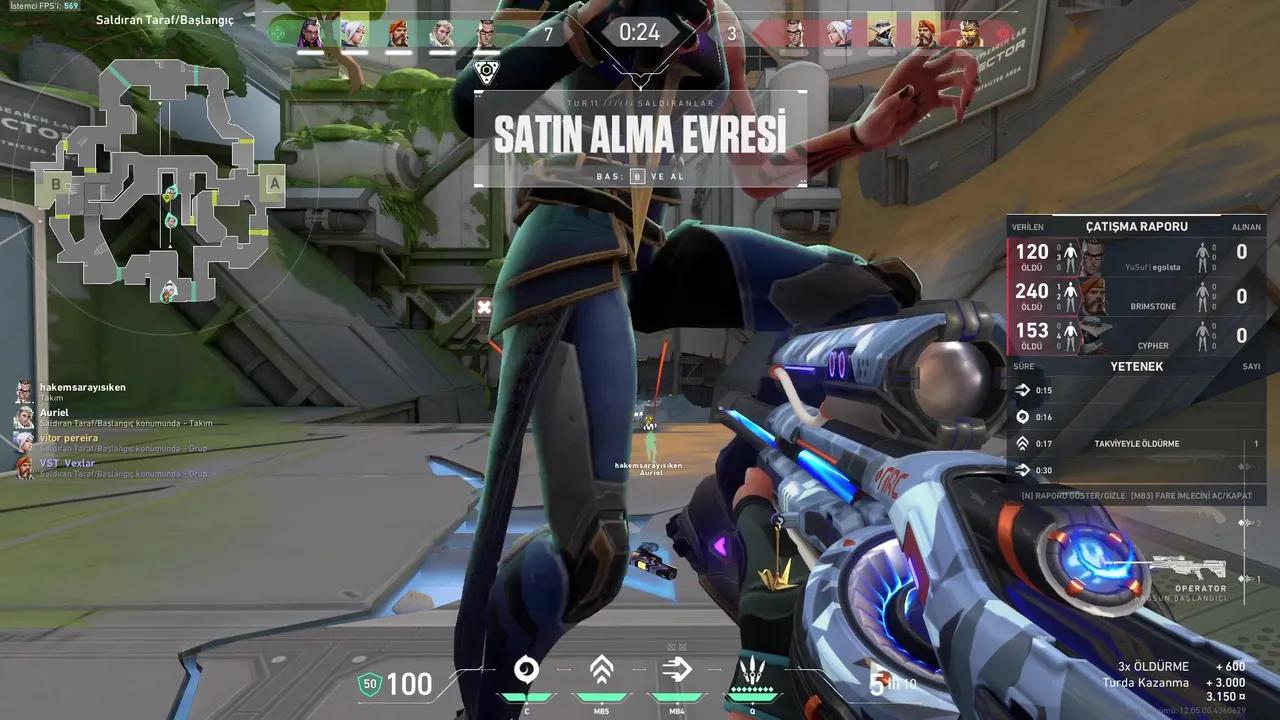Select site A marker on the minimap
This screenshot has height=720, width=1280.
[x=272, y=185]
